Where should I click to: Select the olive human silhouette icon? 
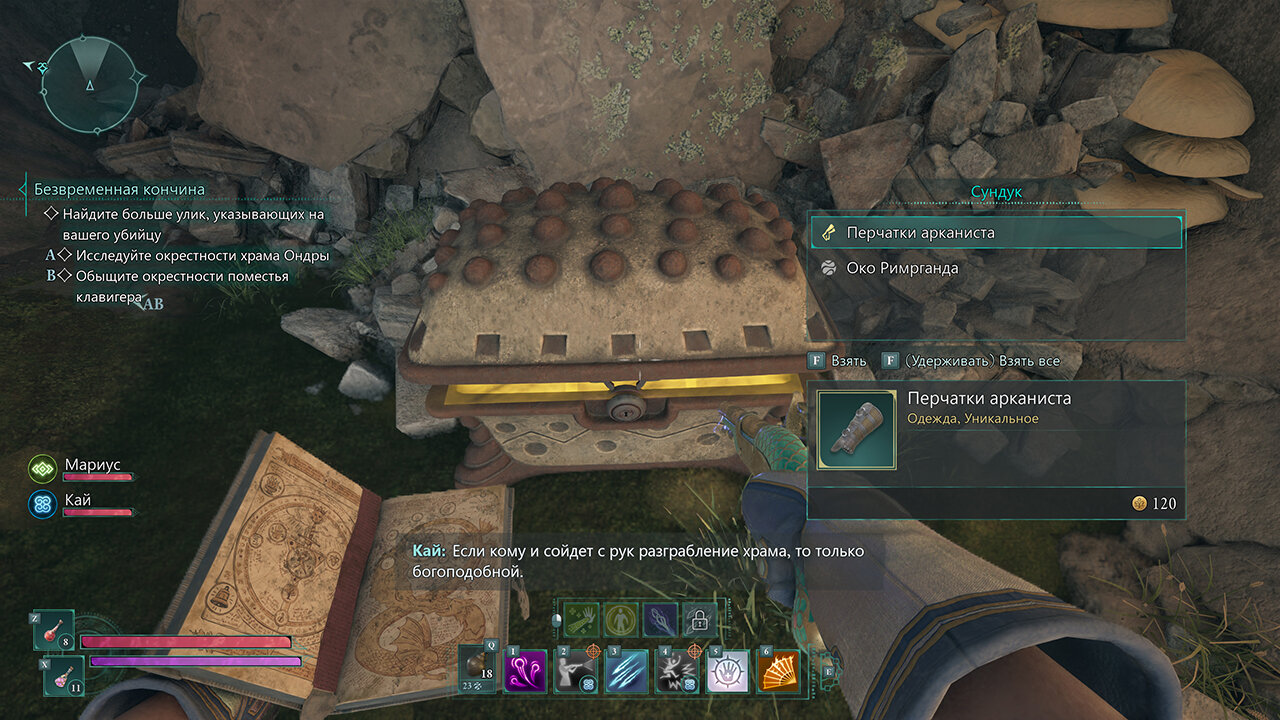point(621,620)
